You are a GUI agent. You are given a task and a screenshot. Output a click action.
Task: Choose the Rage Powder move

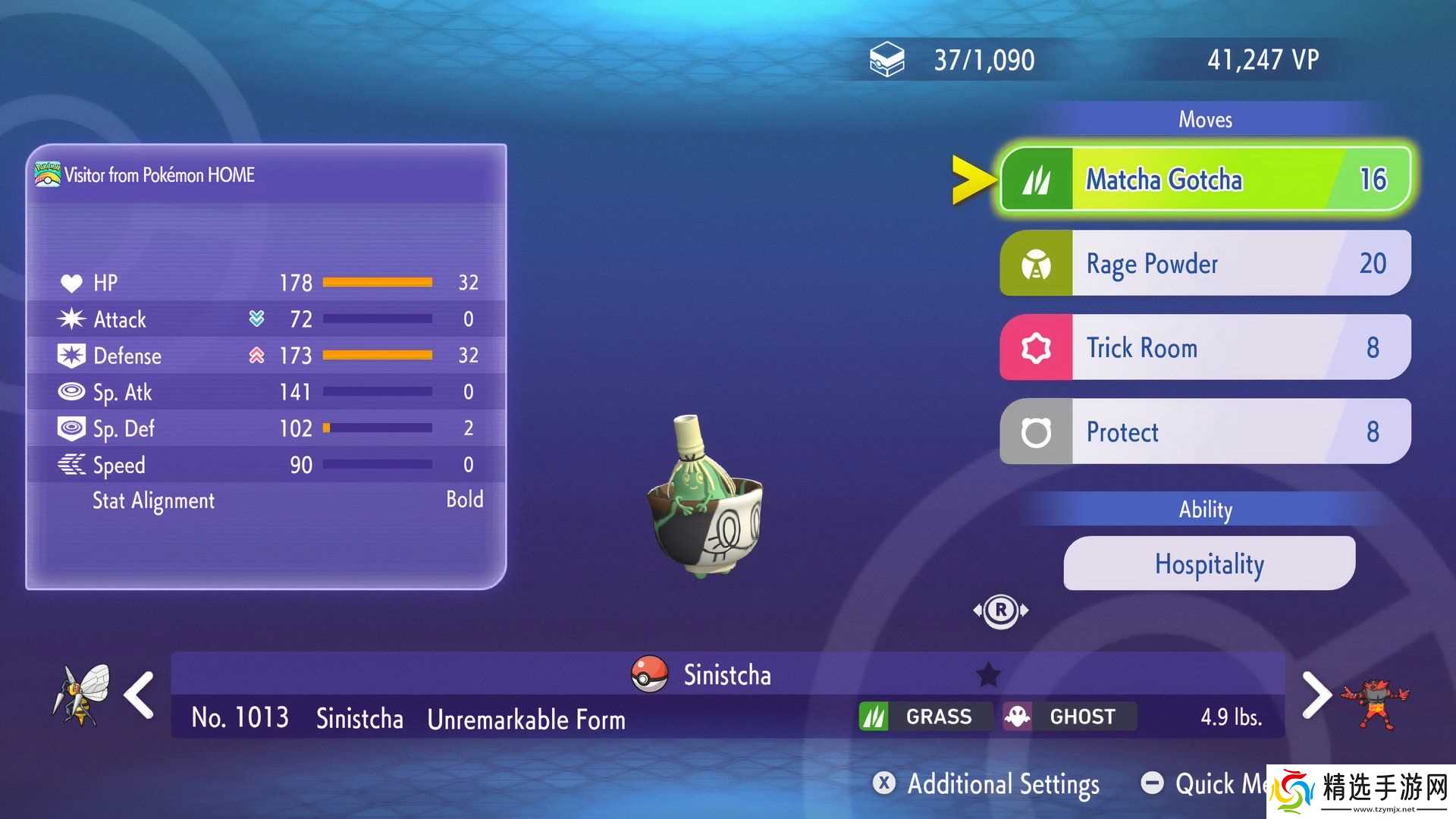pyautogui.click(x=1205, y=263)
